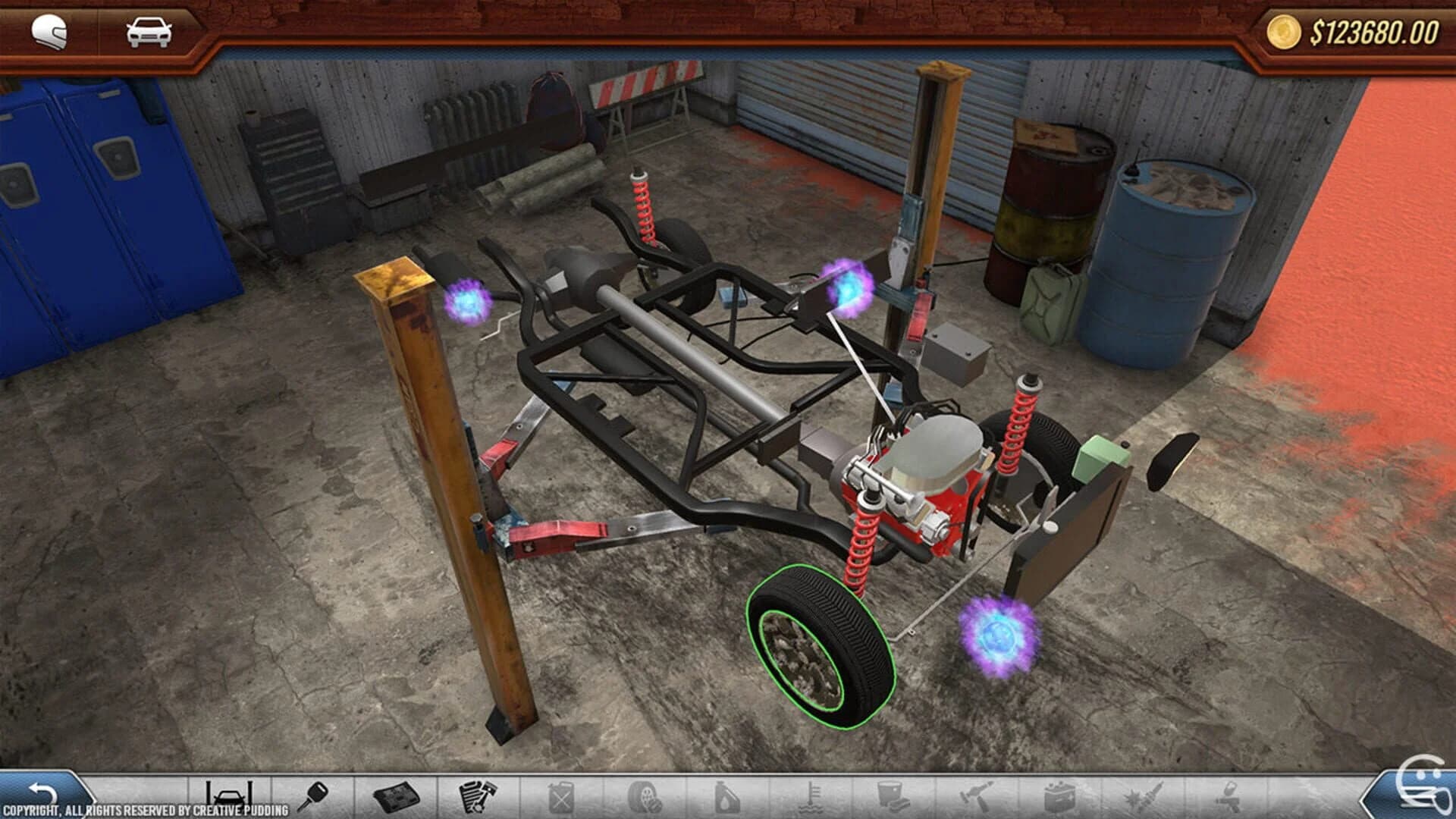The image size is (1456, 819).
Task: Select the spark plug tool
Action: coord(1141,796)
